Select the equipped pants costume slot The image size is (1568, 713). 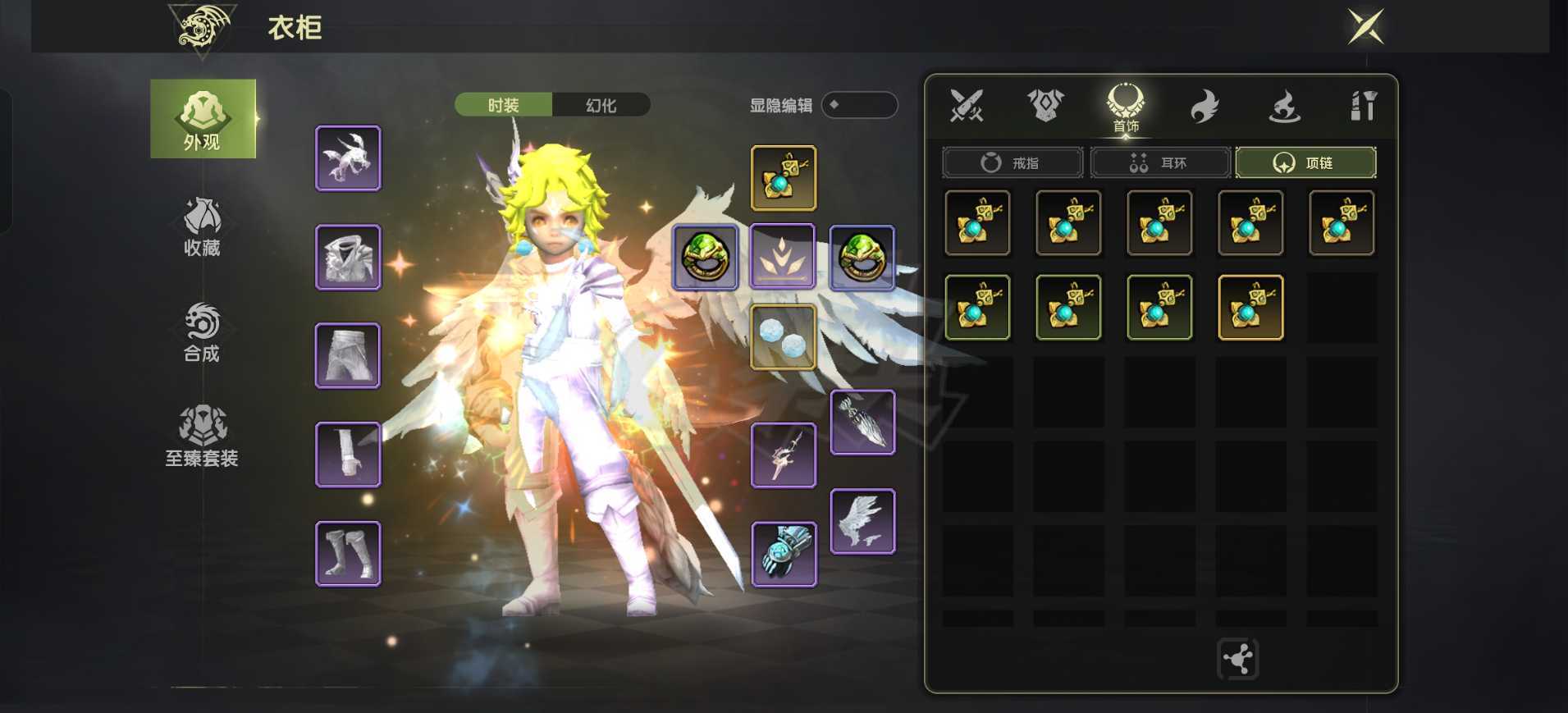pos(348,355)
